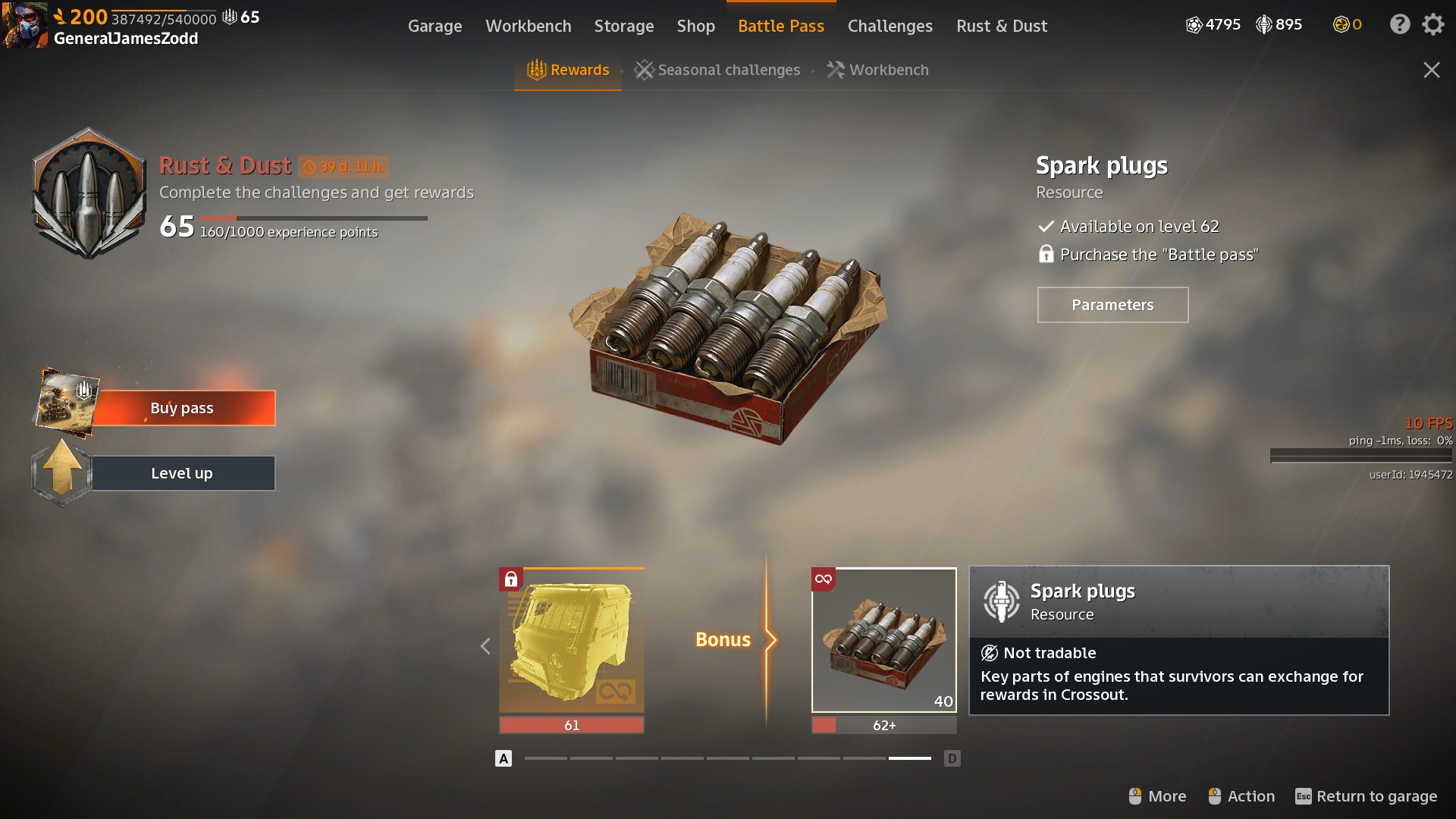Select the Battle Pass menu entry
Viewport: 1456px width, 819px height.
780,26
